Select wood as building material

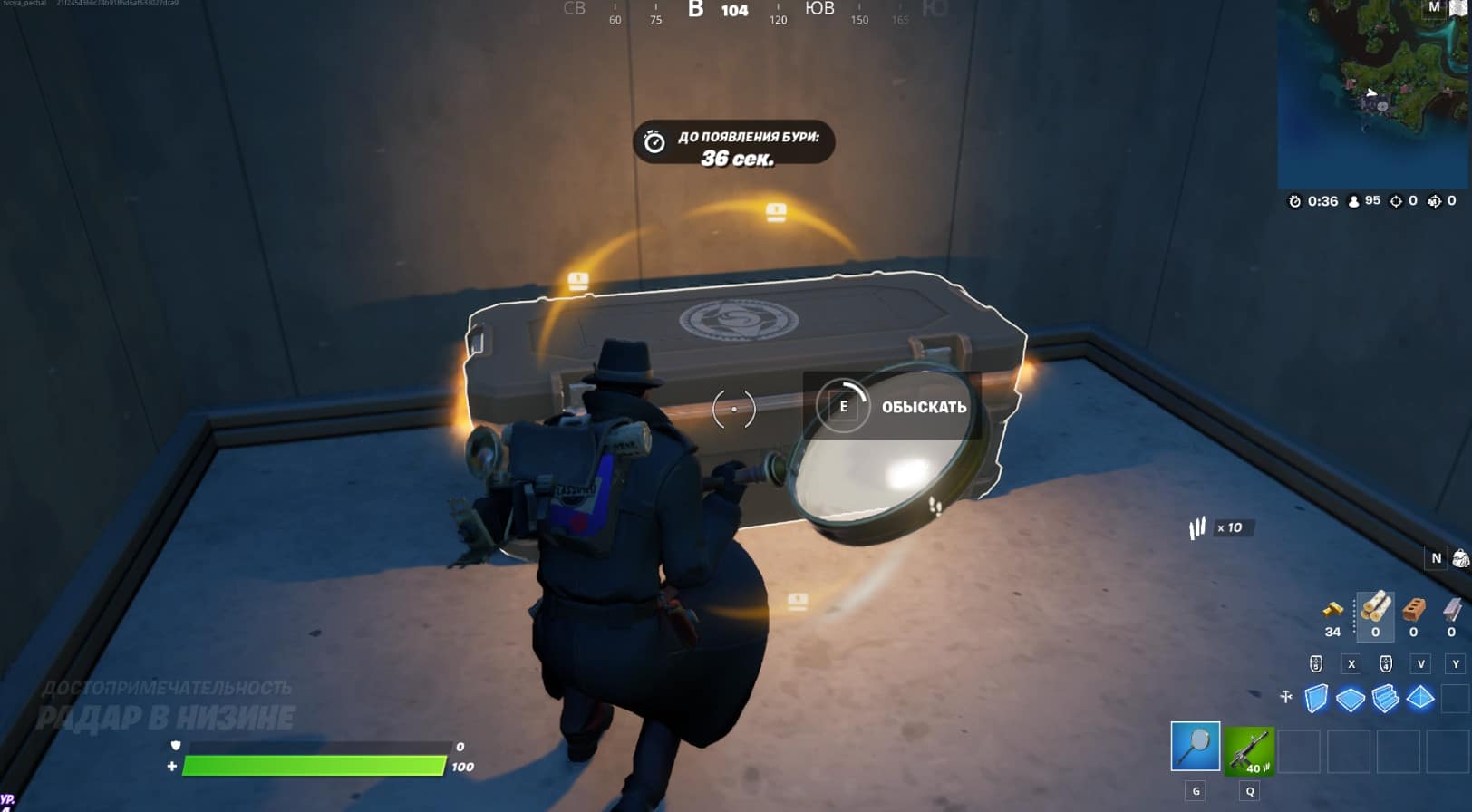click(x=1375, y=606)
